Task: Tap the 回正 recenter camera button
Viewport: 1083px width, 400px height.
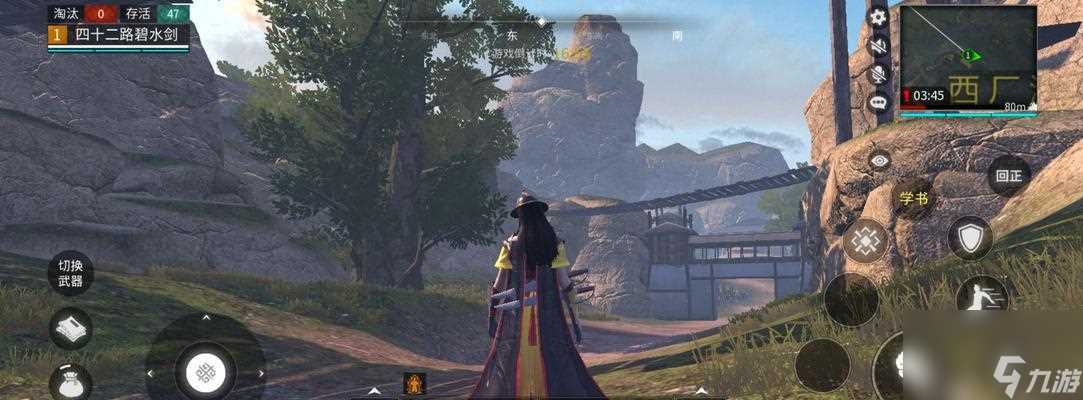Action: pyautogui.click(x=1008, y=176)
